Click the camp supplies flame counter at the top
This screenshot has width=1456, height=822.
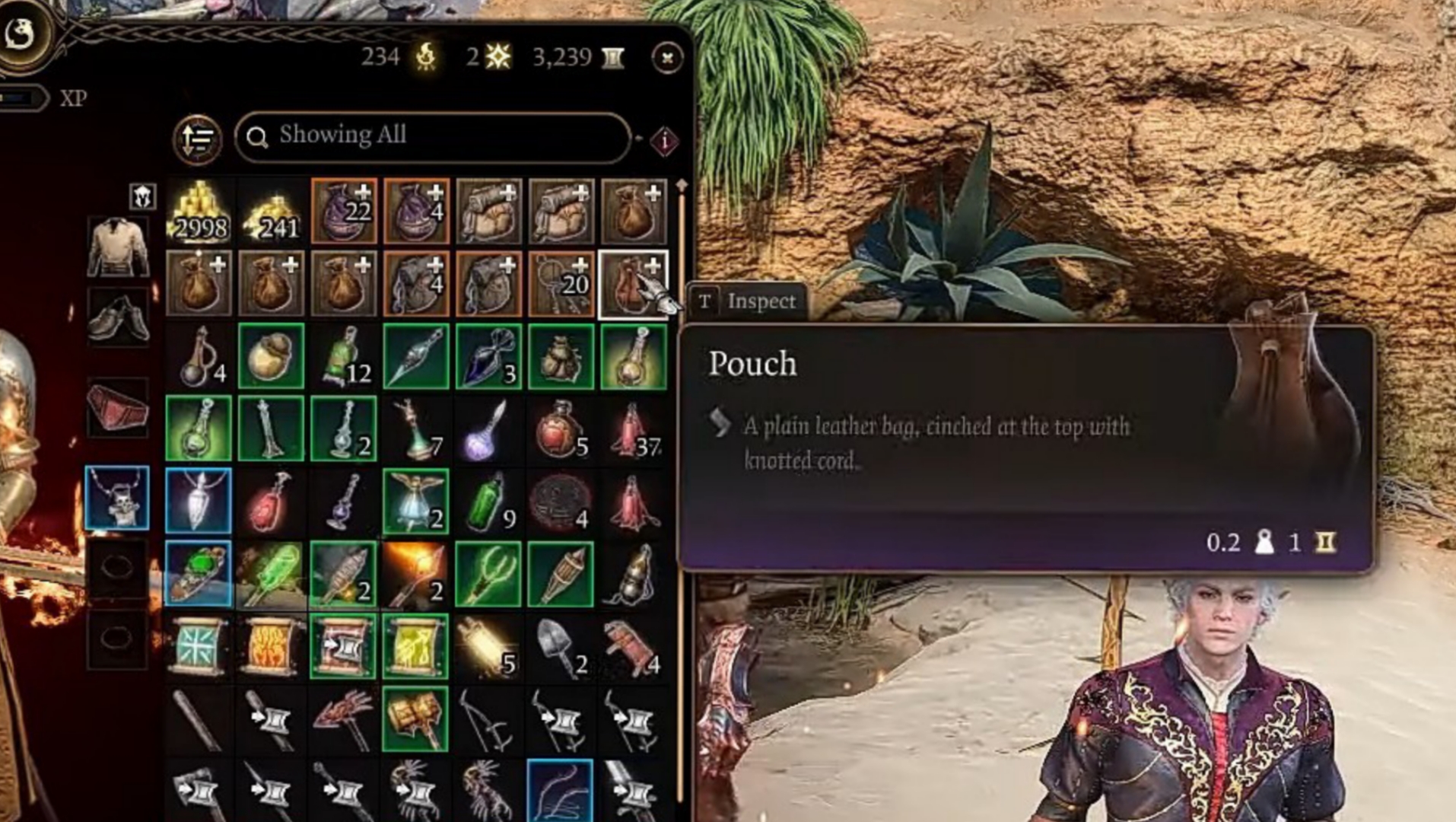pyautogui.click(x=400, y=56)
